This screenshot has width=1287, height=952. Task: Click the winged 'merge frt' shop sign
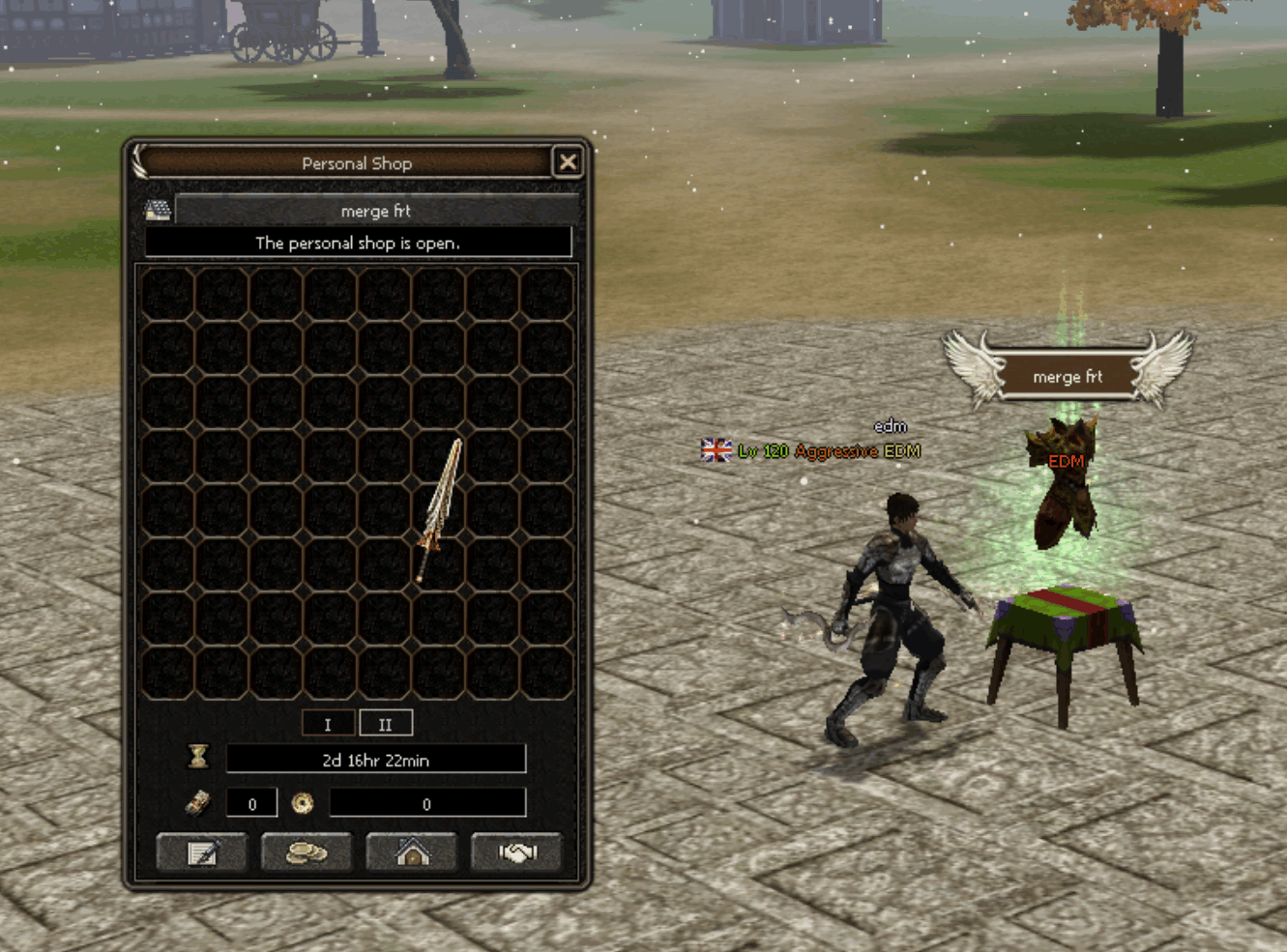[1068, 376]
